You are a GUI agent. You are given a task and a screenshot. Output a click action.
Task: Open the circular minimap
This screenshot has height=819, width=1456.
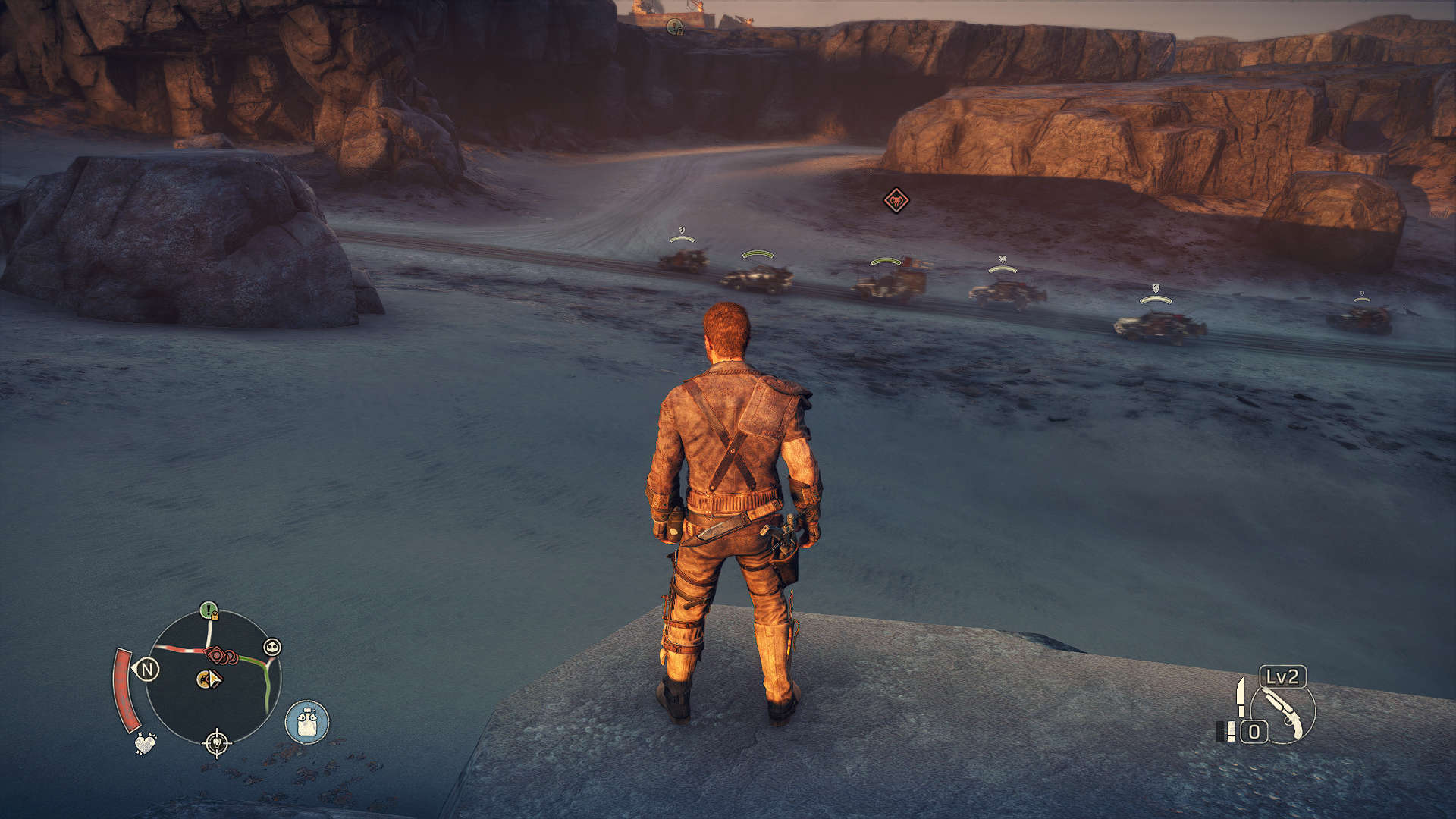click(x=213, y=677)
